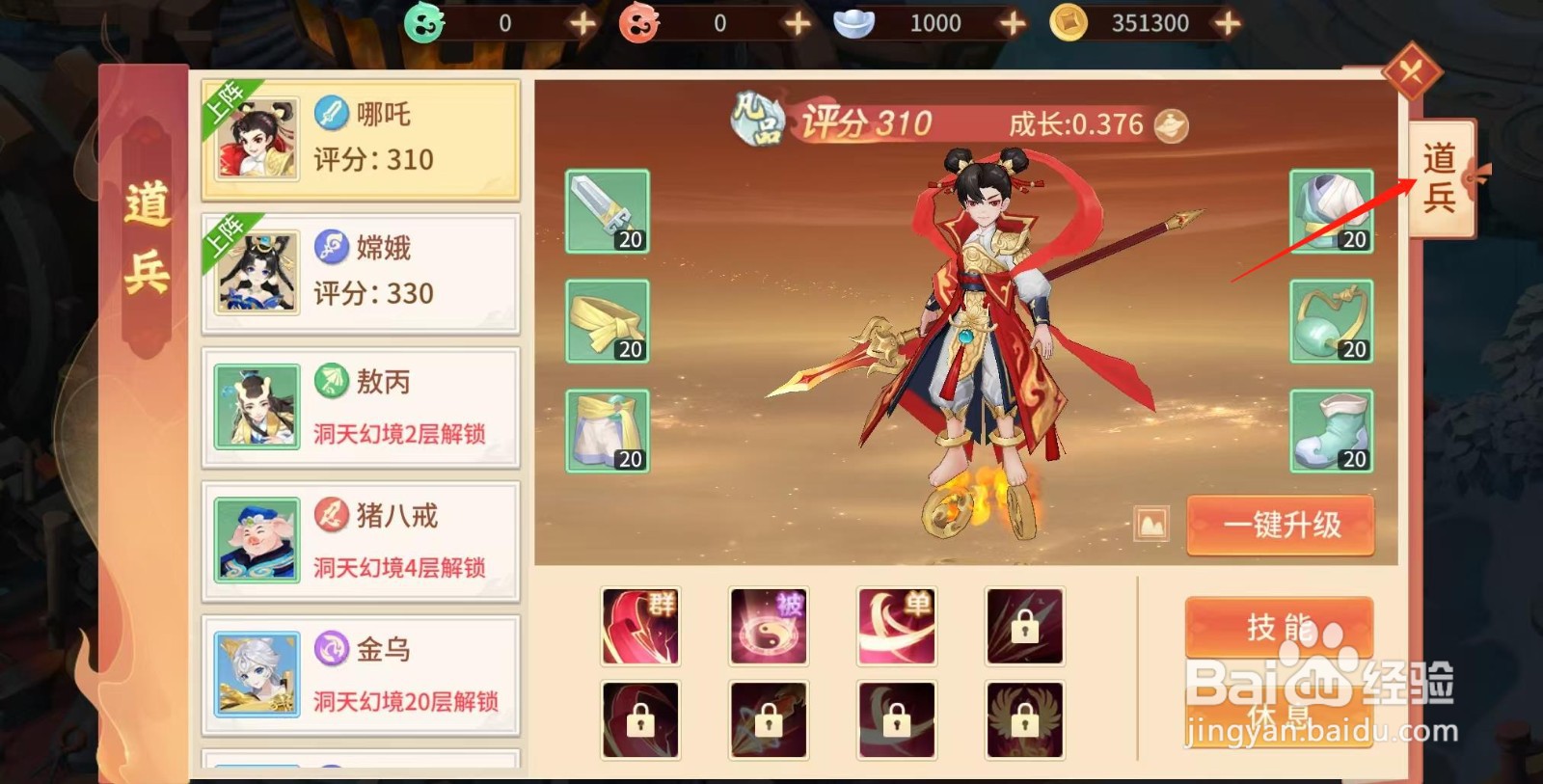
Task: Select a locked skill slot
Action: click(x=1025, y=627)
